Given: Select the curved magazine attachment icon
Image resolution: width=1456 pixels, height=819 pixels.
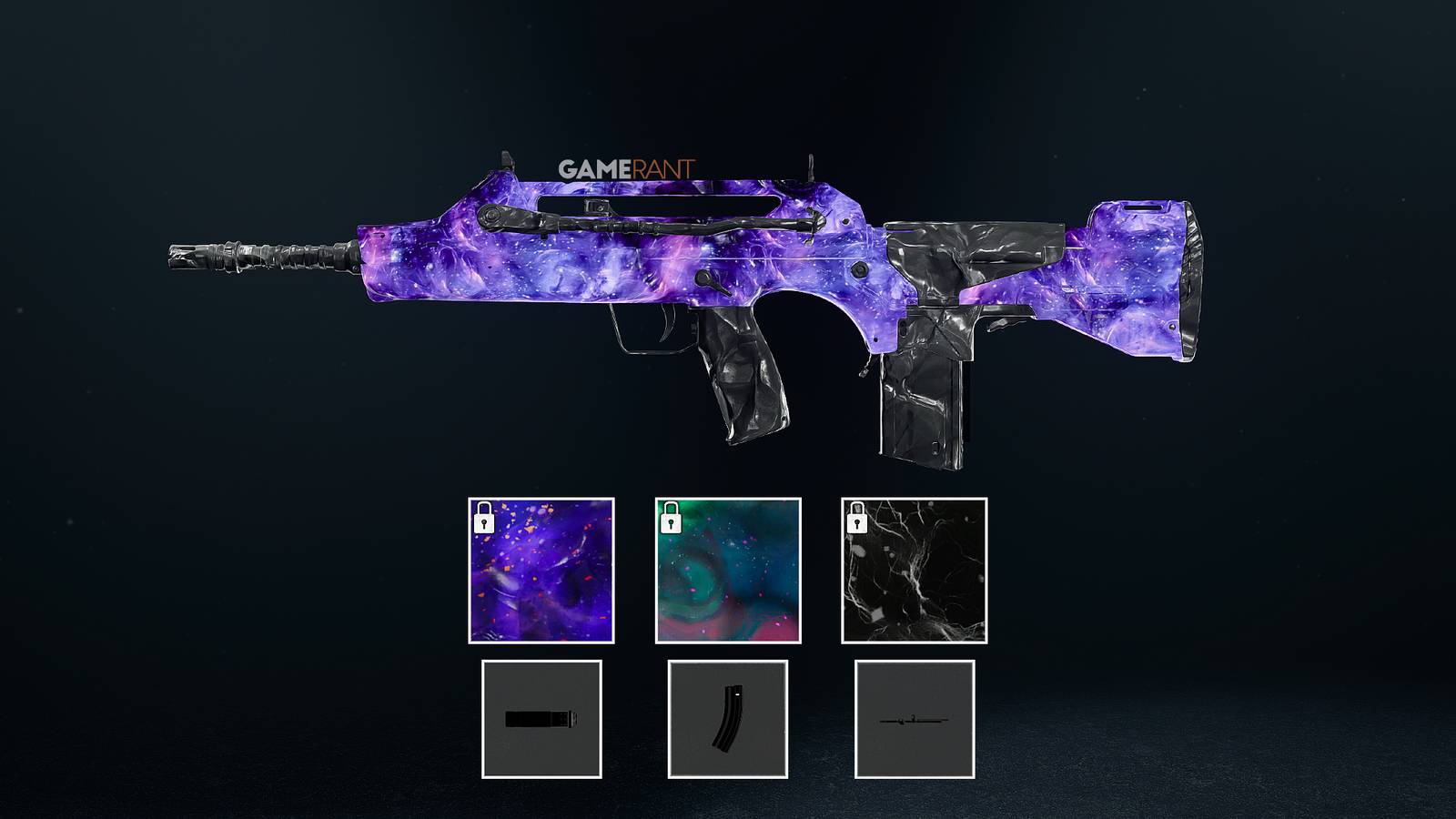Looking at the screenshot, I should pos(728,720).
